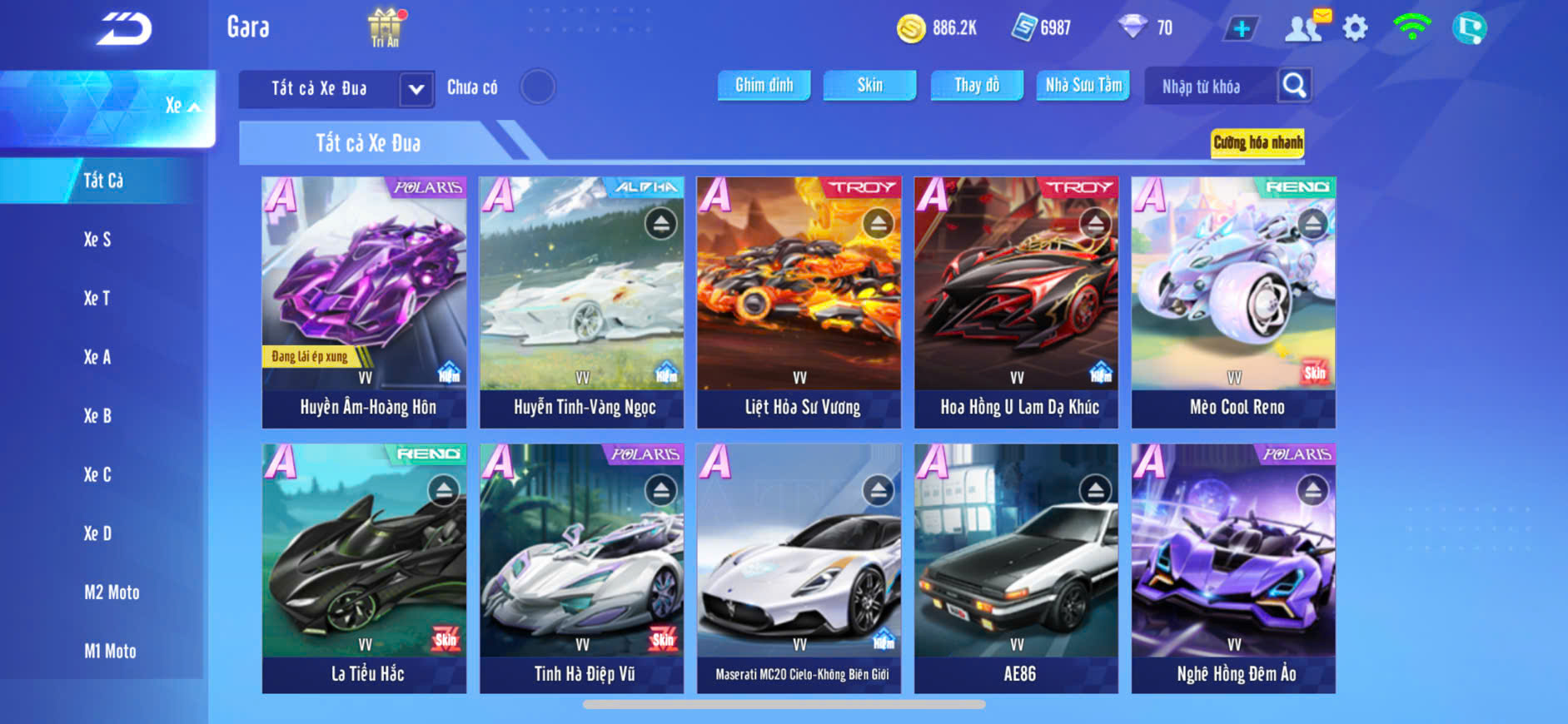
Task: Choose the Huyền Âm-Hoàng Hôn car card
Action: tap(365, 302)
